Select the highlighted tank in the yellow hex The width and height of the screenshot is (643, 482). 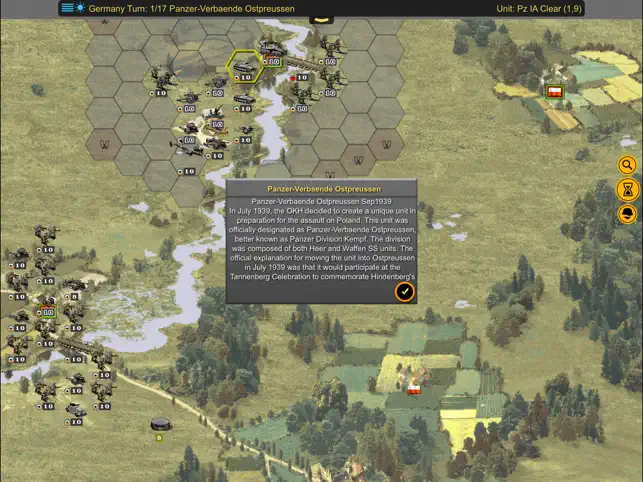(244, 65)
